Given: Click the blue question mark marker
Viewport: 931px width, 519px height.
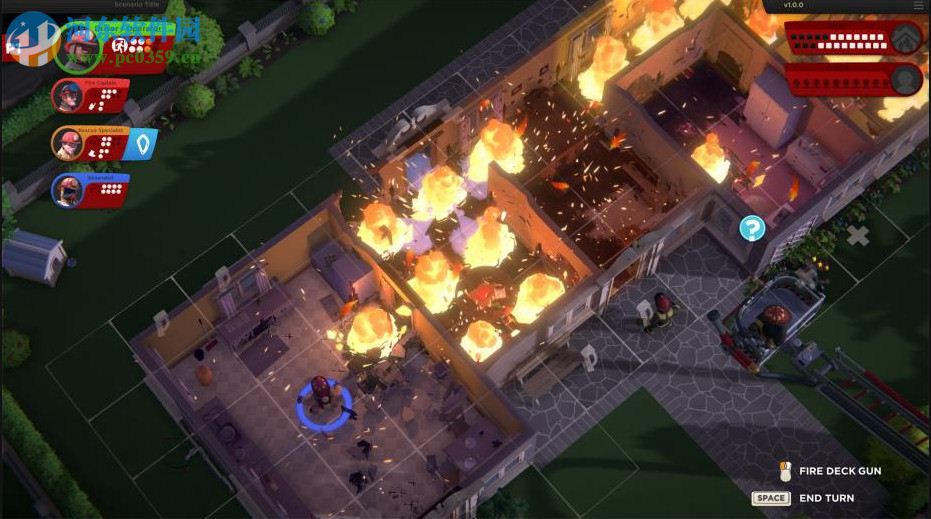Looking at the screenshot, I should coord(752,228).
